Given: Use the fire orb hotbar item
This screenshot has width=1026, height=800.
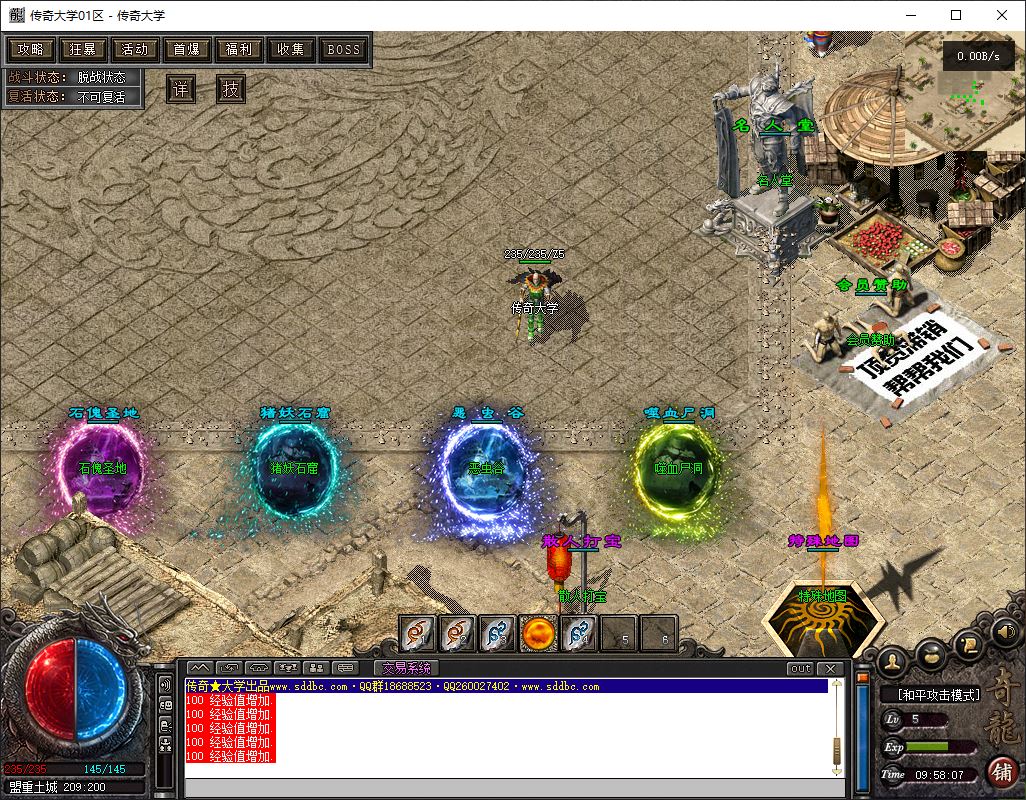Looking at the screenshot, I should pyautogui.click(x=539, y=633).
